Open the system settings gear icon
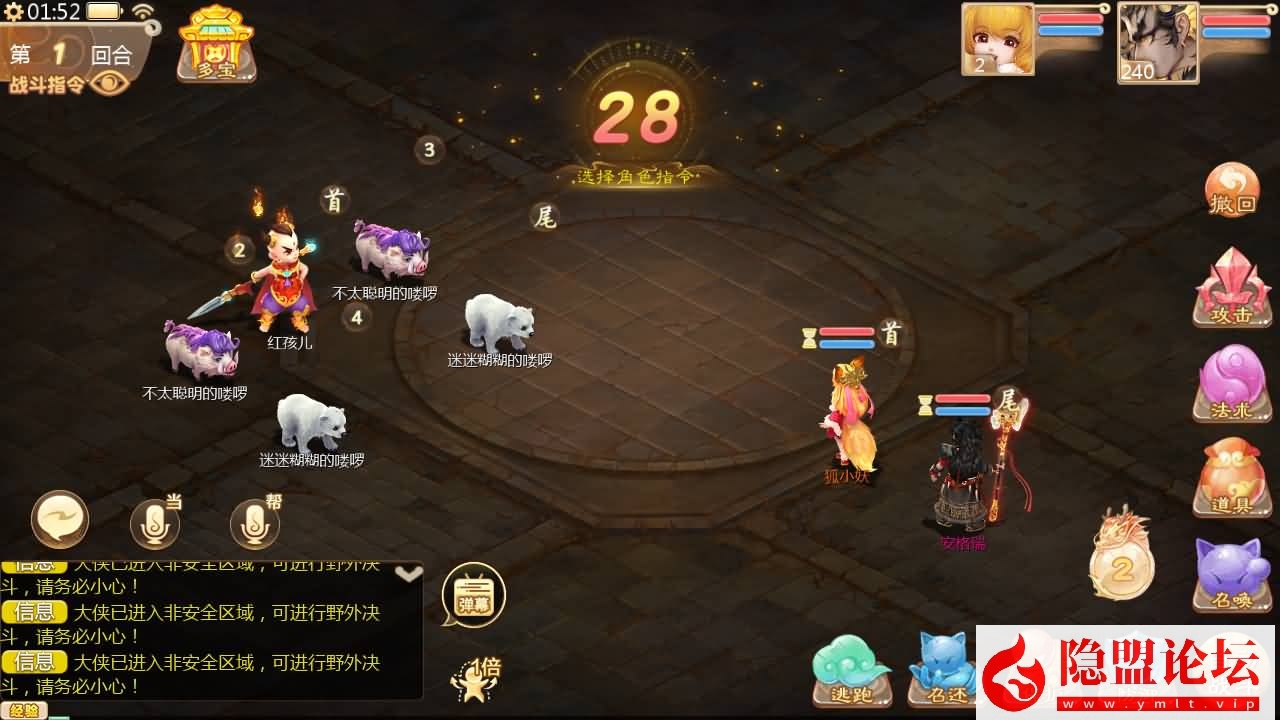 tap(13, 12)
